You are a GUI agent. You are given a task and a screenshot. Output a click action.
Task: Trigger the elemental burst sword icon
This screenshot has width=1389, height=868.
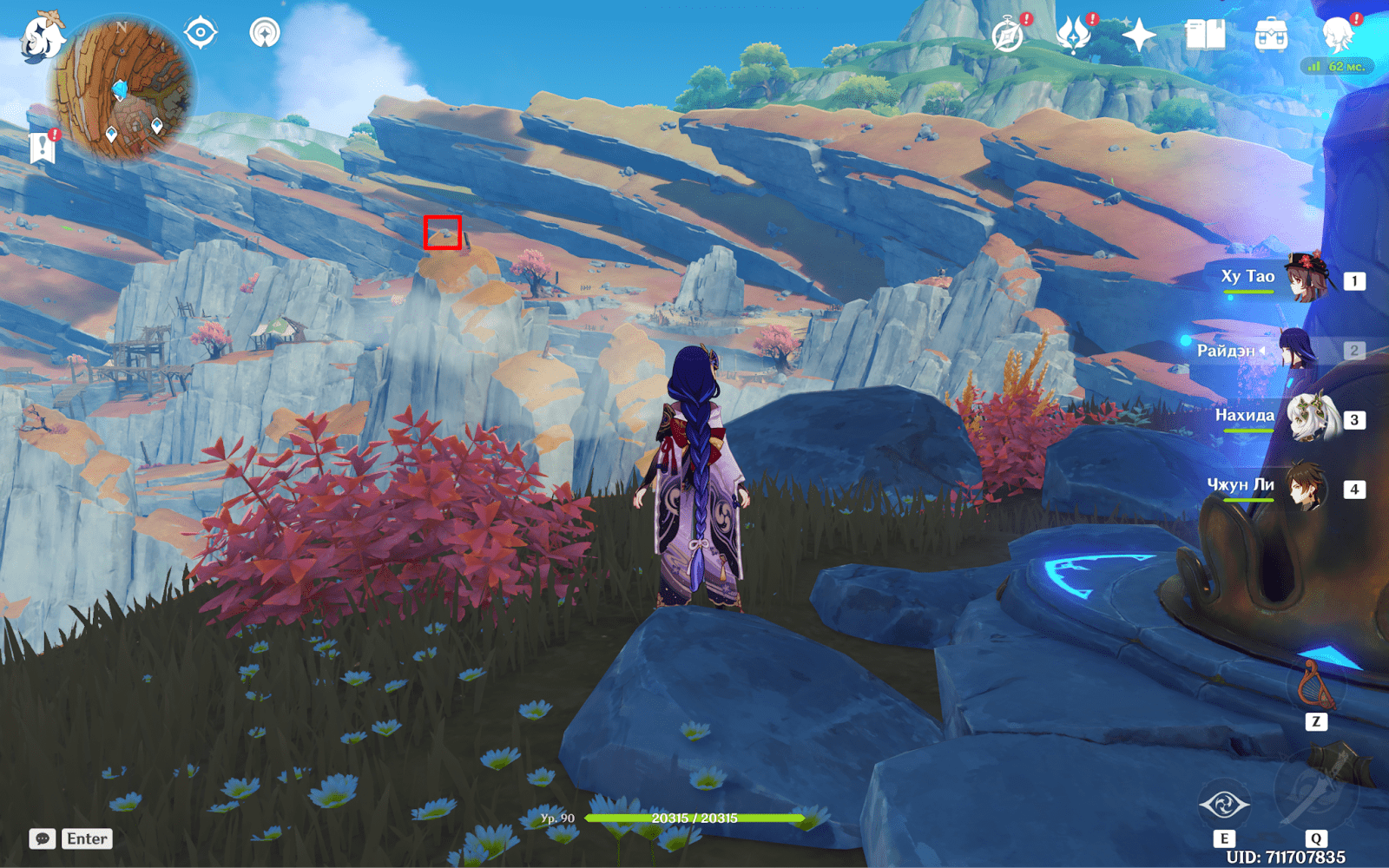(x=1314, y=788)
